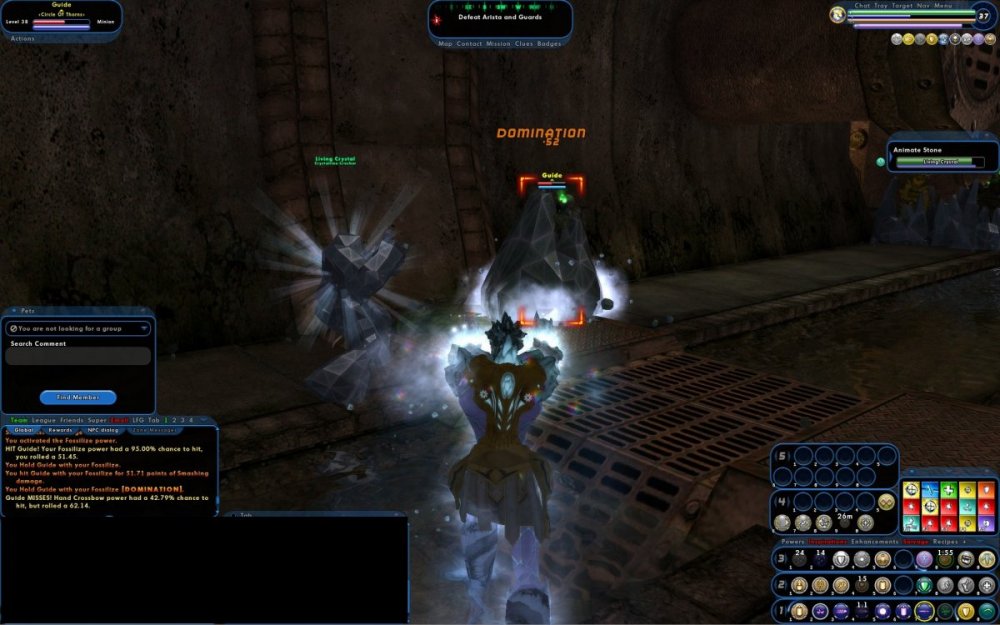Open the Clues list
This screenshot has width=1000, height=625.
[x=524, y=44]
